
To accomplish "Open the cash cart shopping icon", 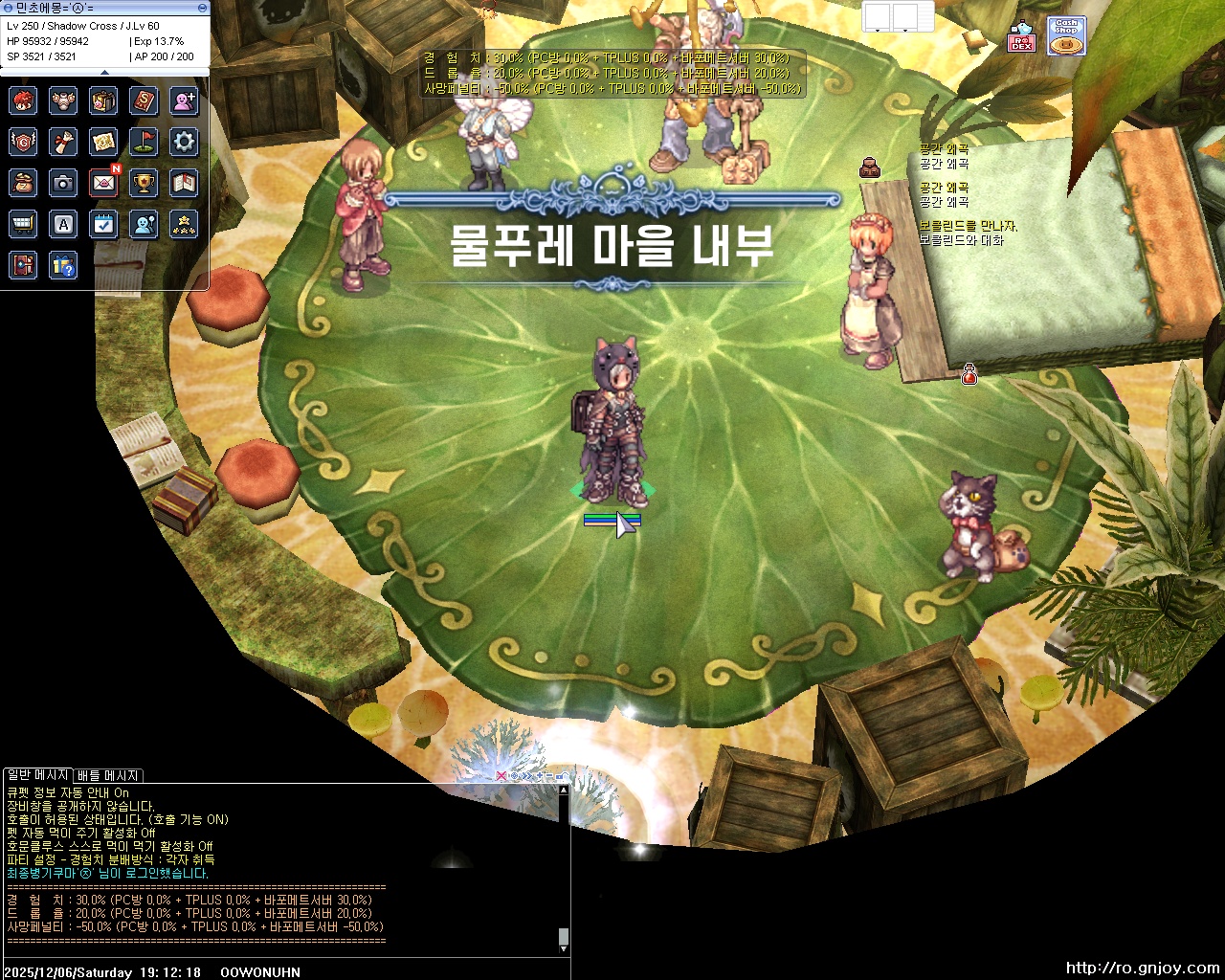I will click(23, 224).
